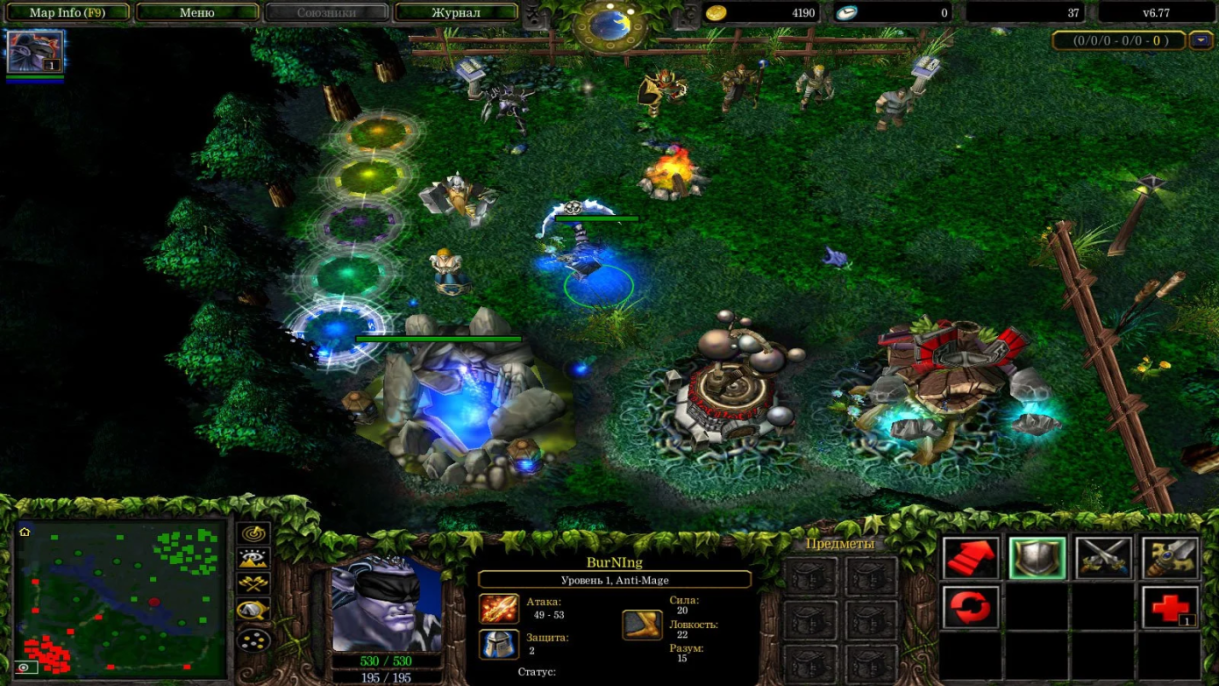Issue the Move command with red arrow
This screenshot has height=686, width=1219.
(x=970, y=558)
